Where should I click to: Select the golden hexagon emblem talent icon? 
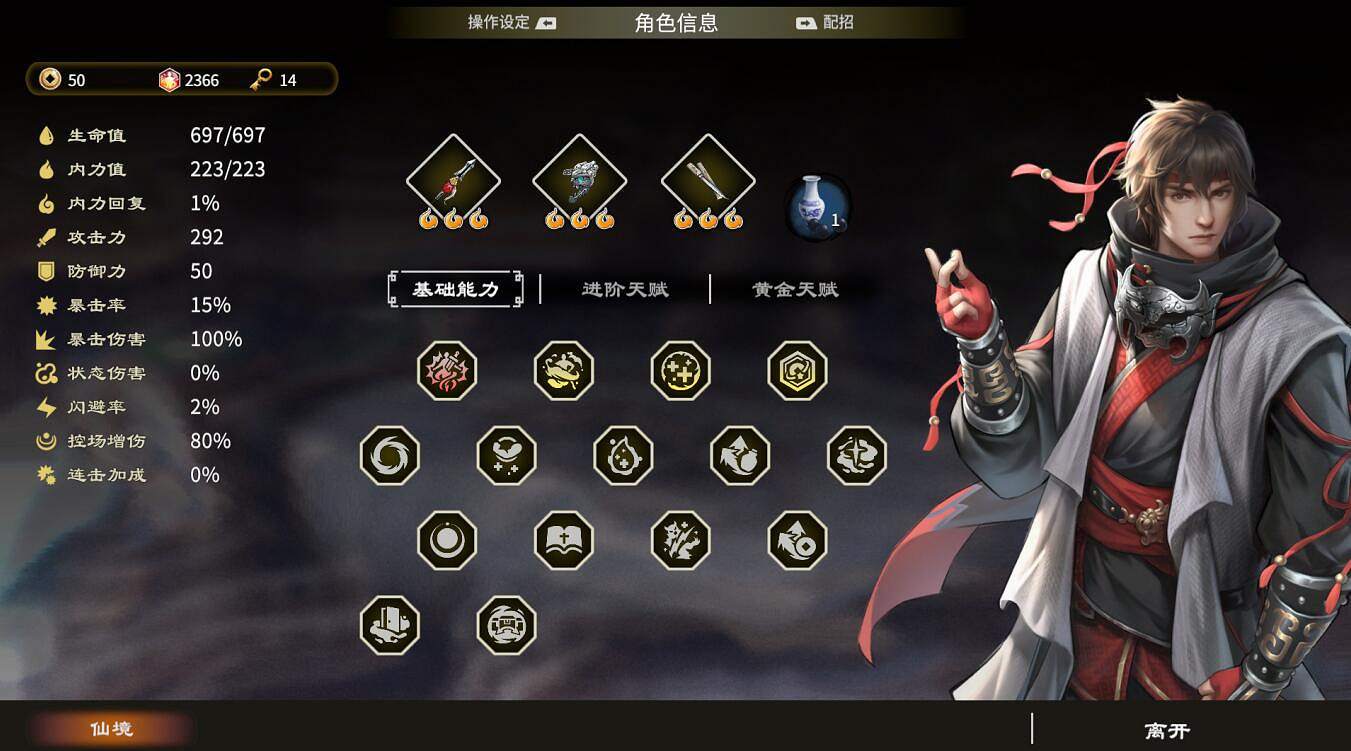coord(798,370)
